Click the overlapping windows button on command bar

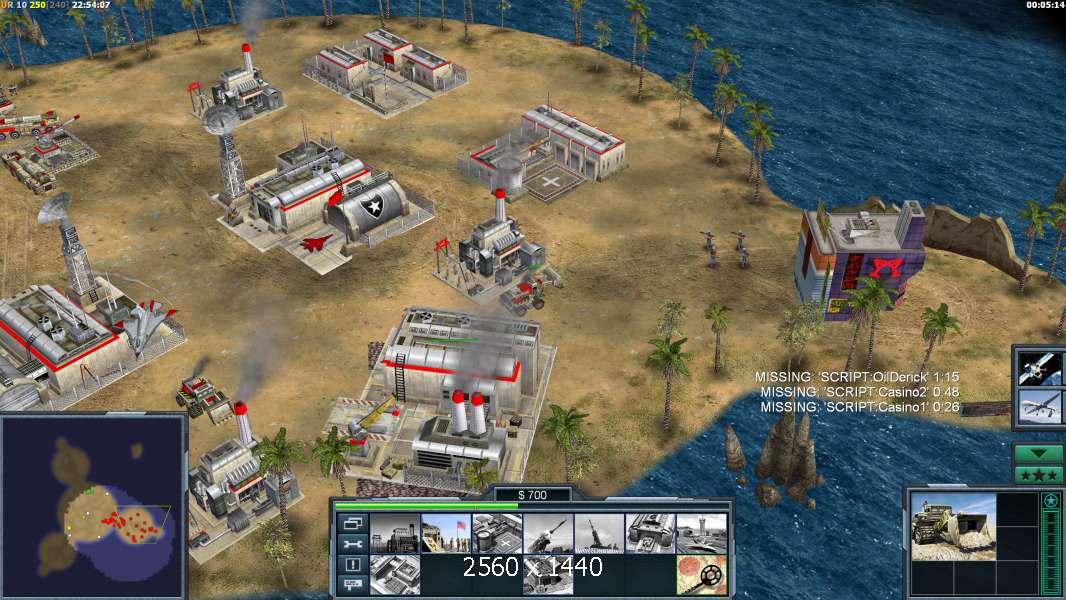pyautogui.click(x=352, y=523)
